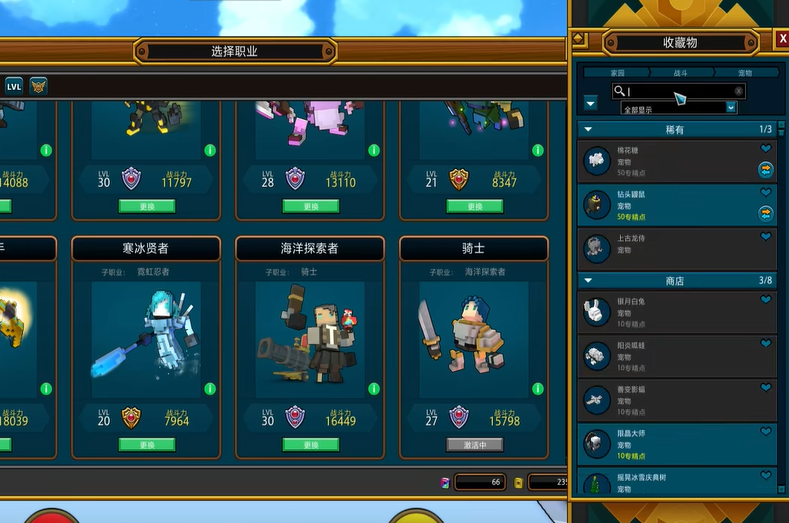The width and height of the screenshot is (789, 523).
Task: Collapse the 稀有 section header
Action: click(589, 129)
